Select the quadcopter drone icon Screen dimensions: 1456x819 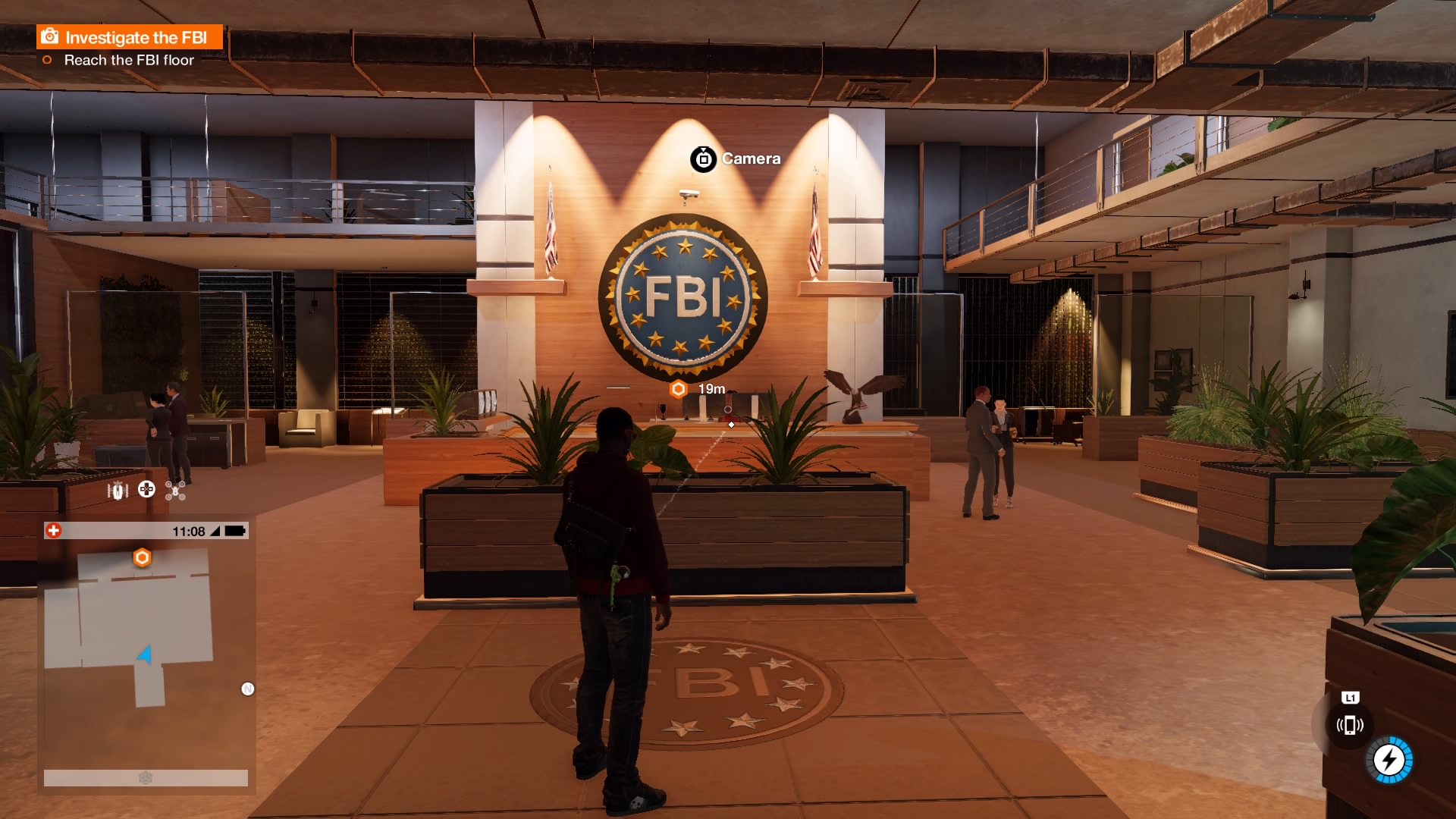tap(175, 491)
